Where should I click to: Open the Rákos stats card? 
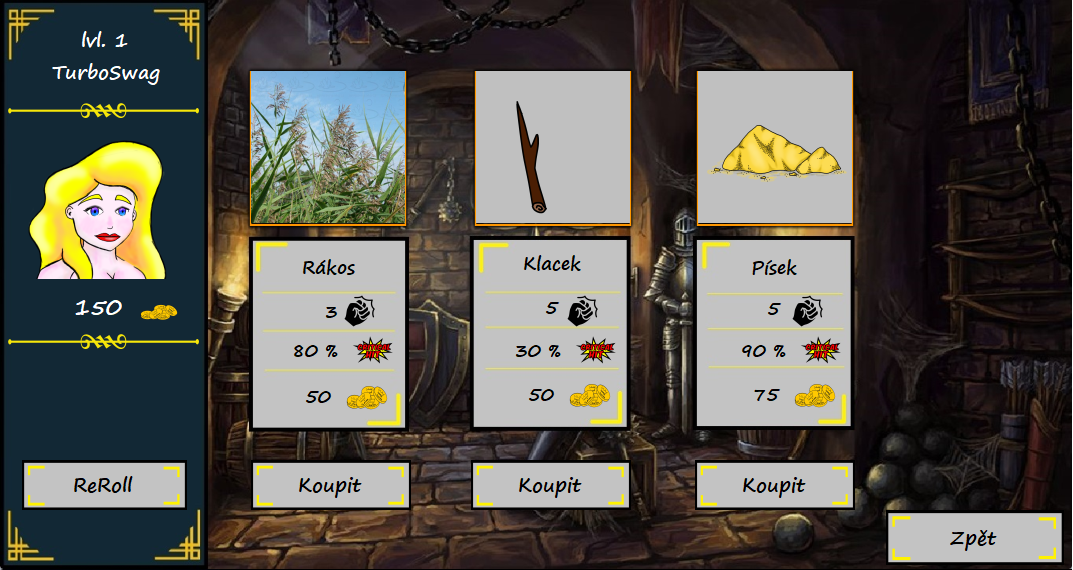[x=329, y=334]
